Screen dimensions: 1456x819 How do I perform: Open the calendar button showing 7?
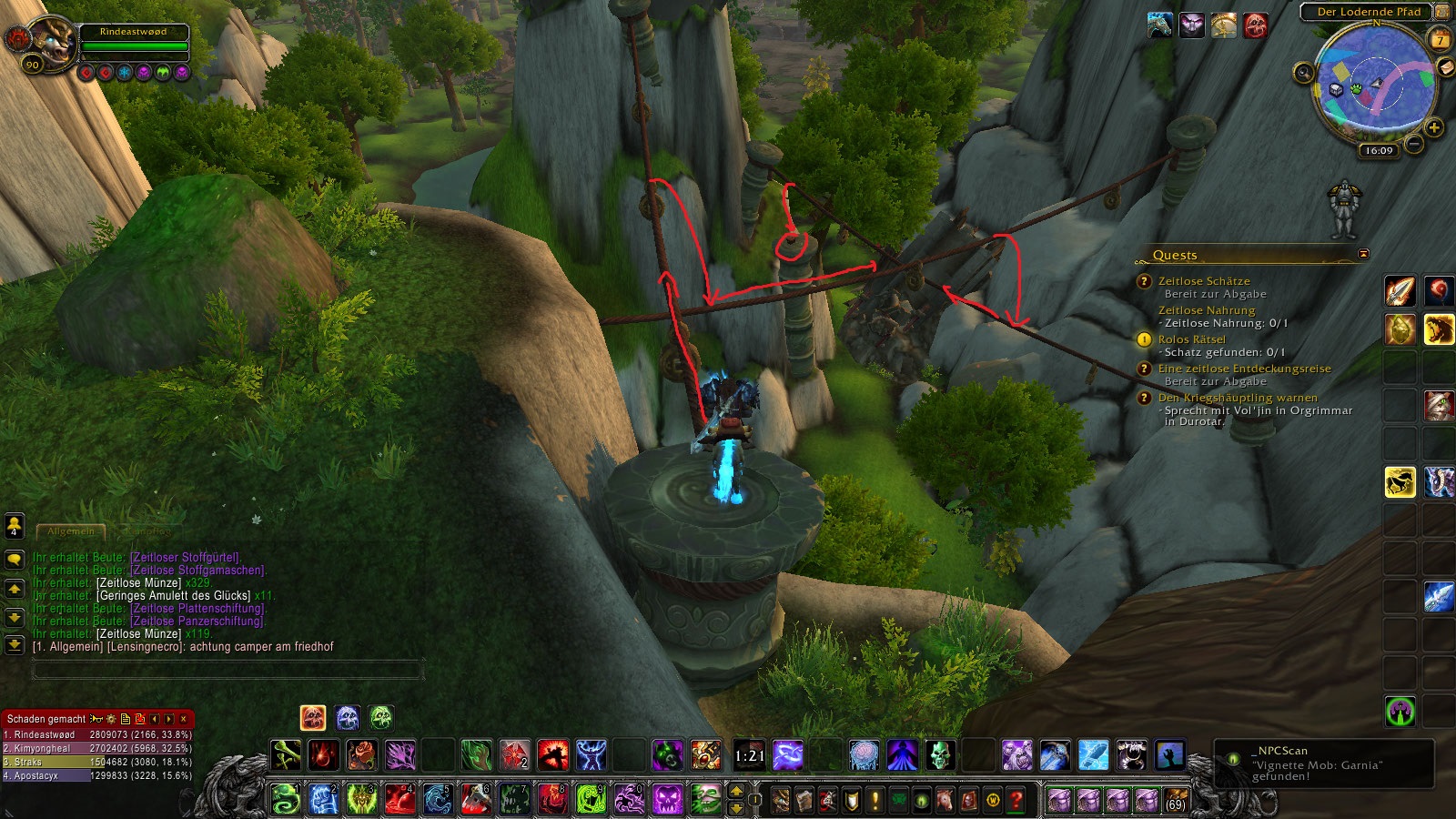(1441, 38)
